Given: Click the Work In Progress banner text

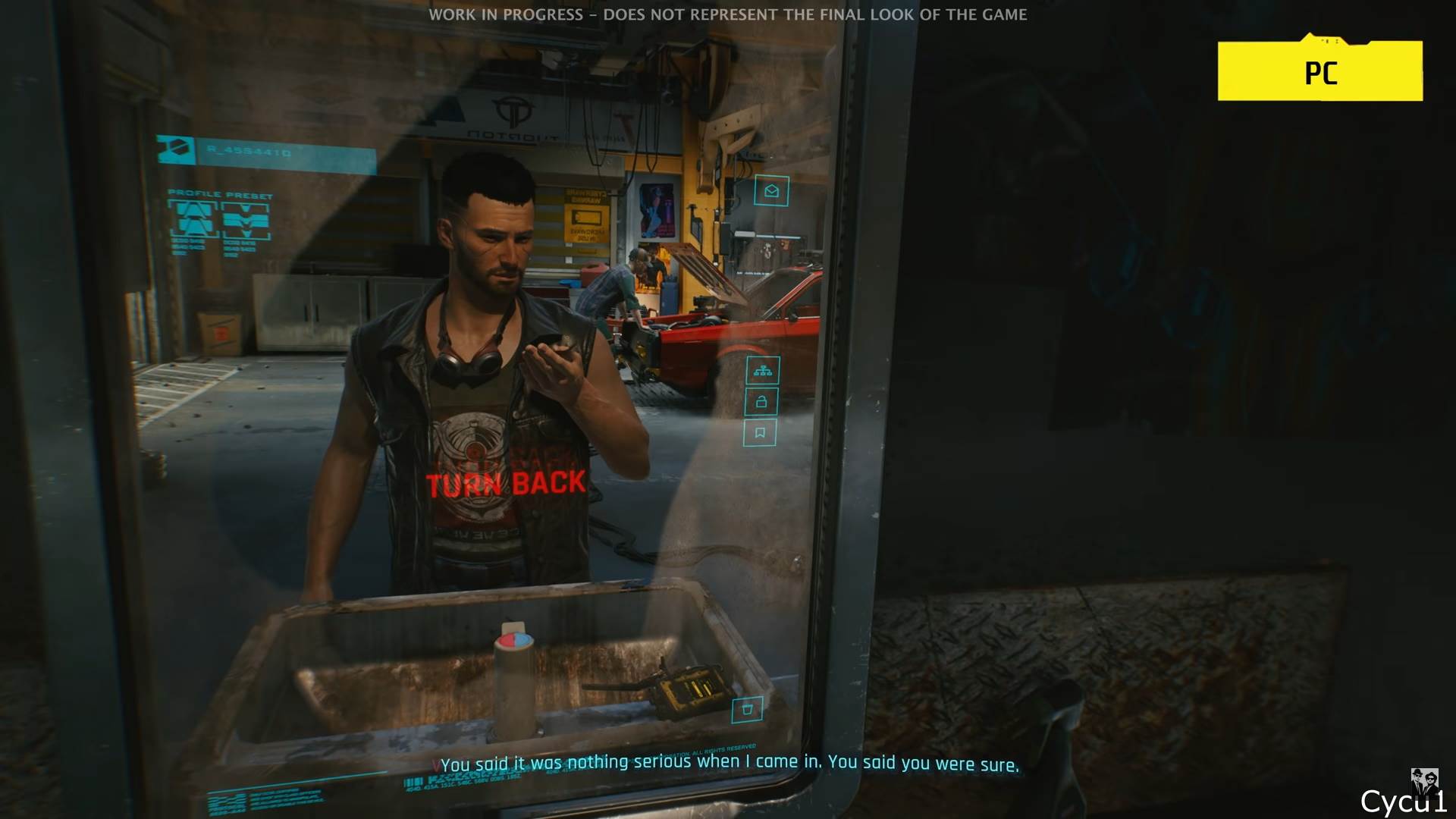Looking at the screenshot, I should [x=728, y=14].
